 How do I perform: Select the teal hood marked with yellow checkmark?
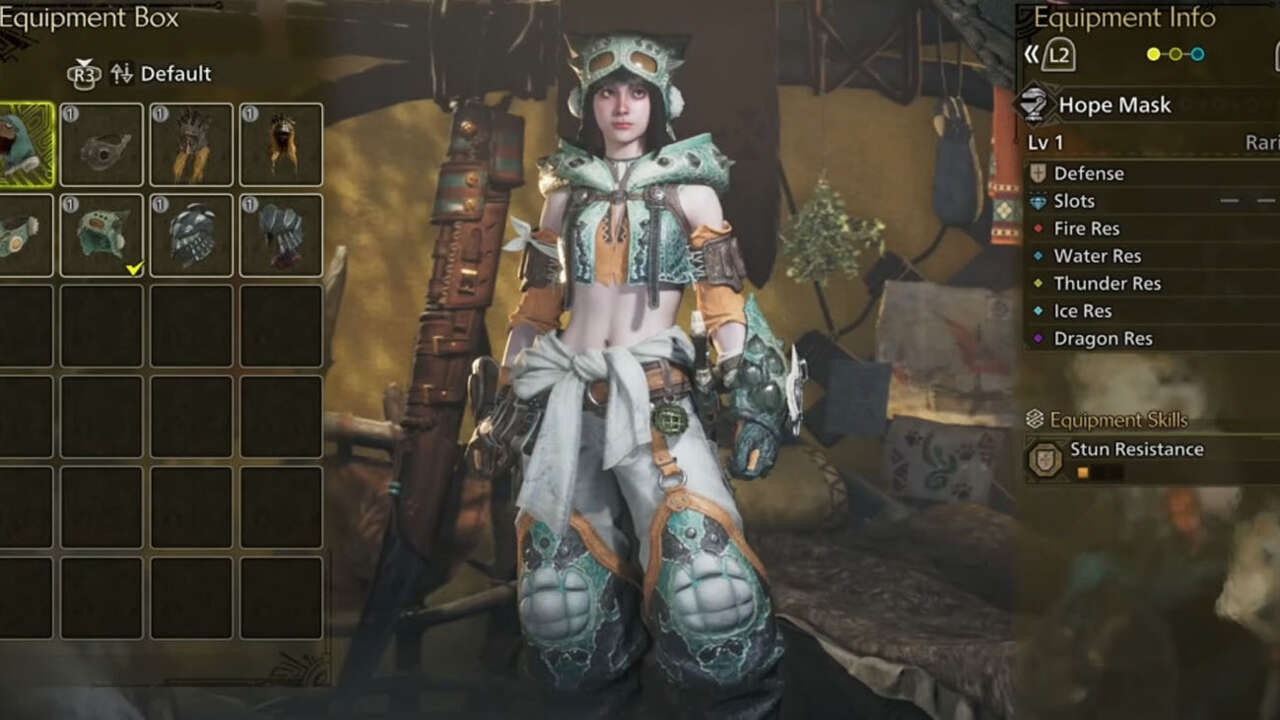click(x=101, y=235)
